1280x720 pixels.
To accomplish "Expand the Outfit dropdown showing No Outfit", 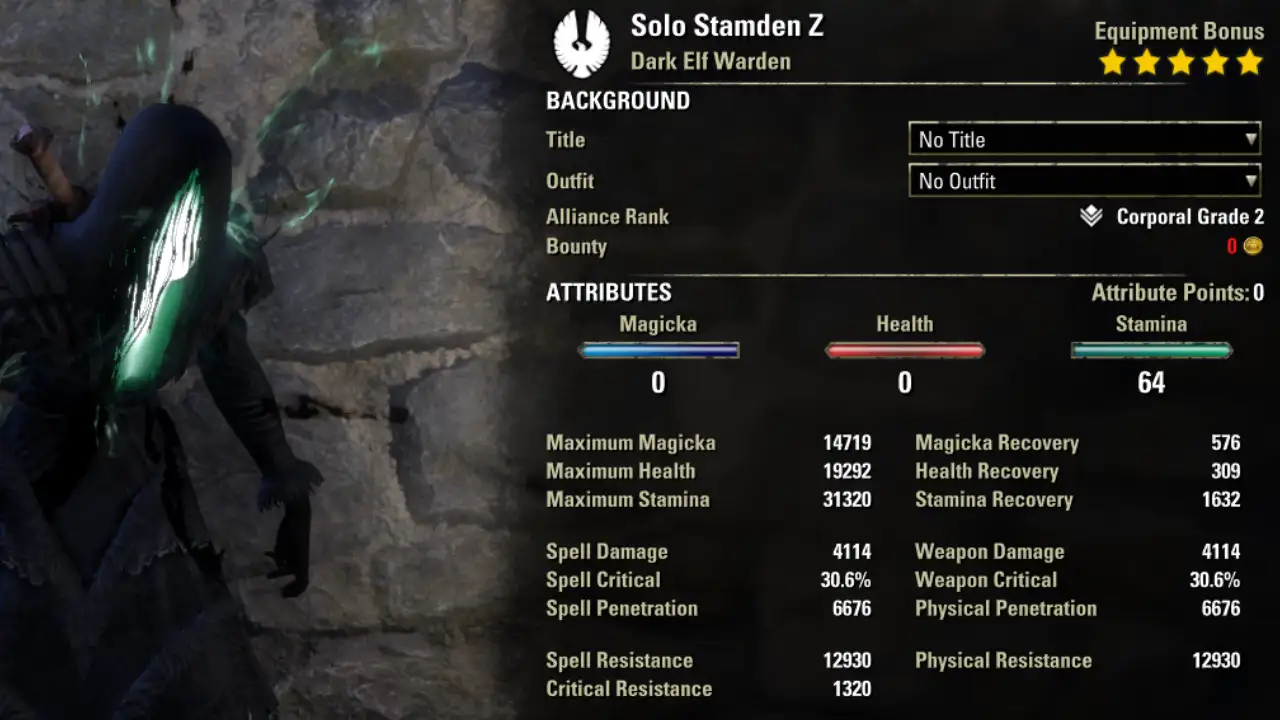I will [x=1084, y=181].
